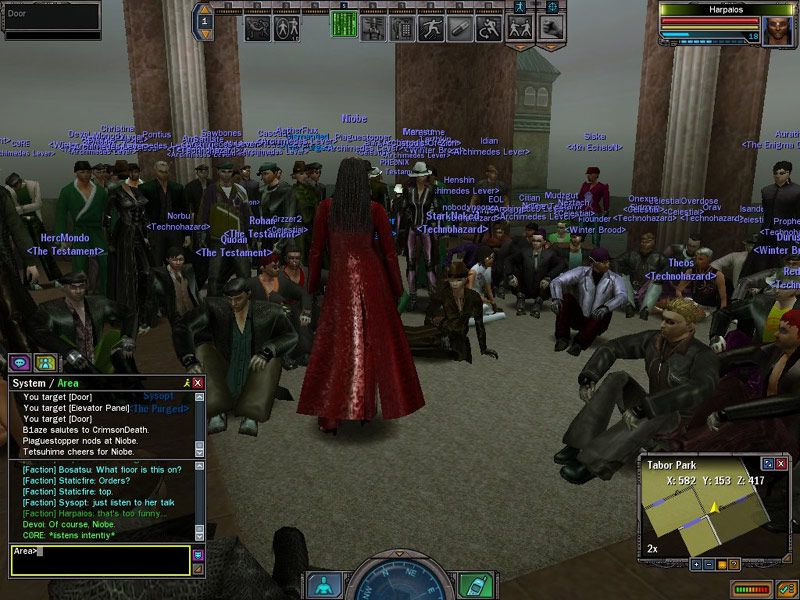800x600 pixels.
Task: Open the minimap question mark help
Action: tap(733, 564)
